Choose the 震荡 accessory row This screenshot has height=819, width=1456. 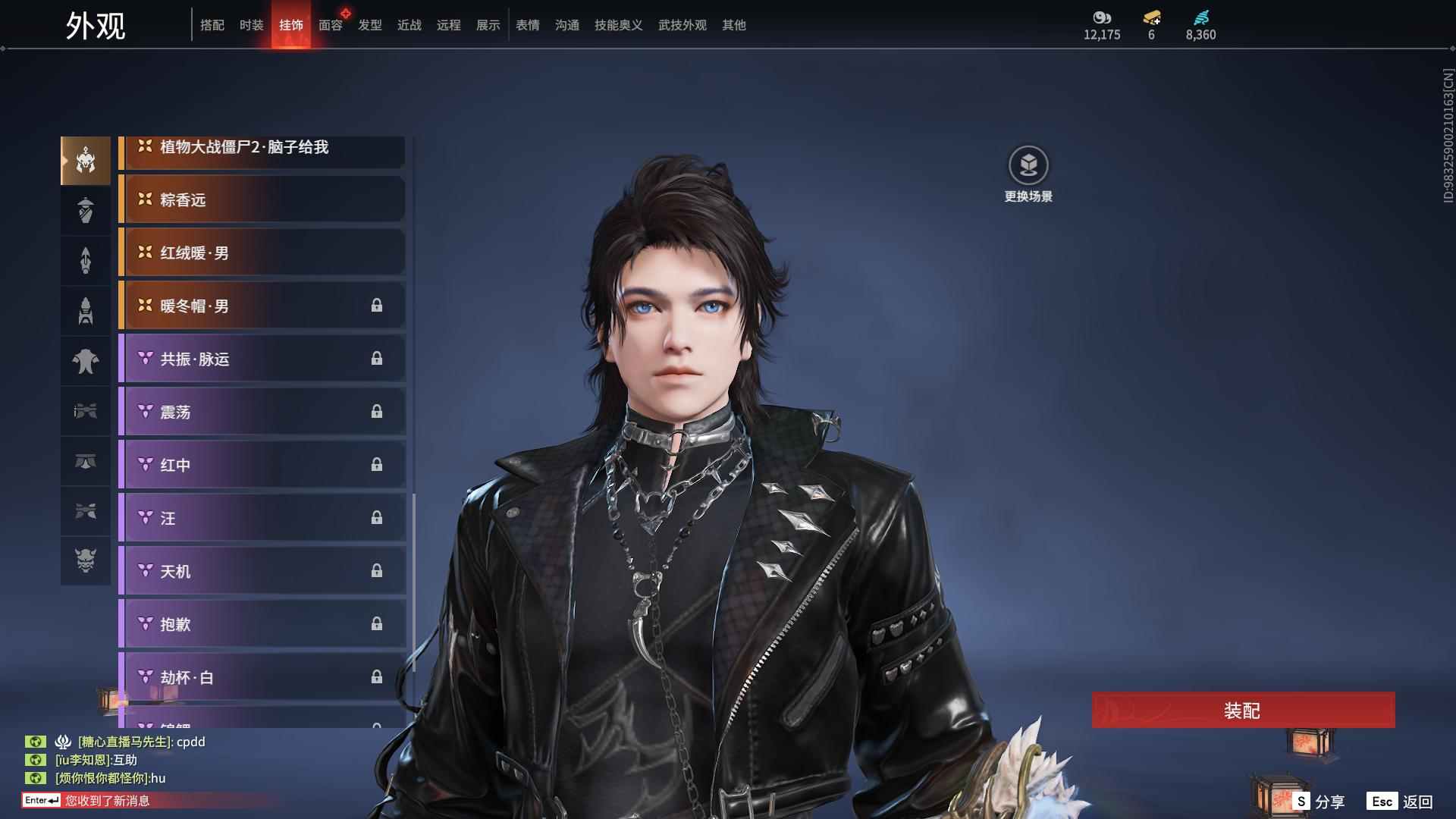(262, 412)
